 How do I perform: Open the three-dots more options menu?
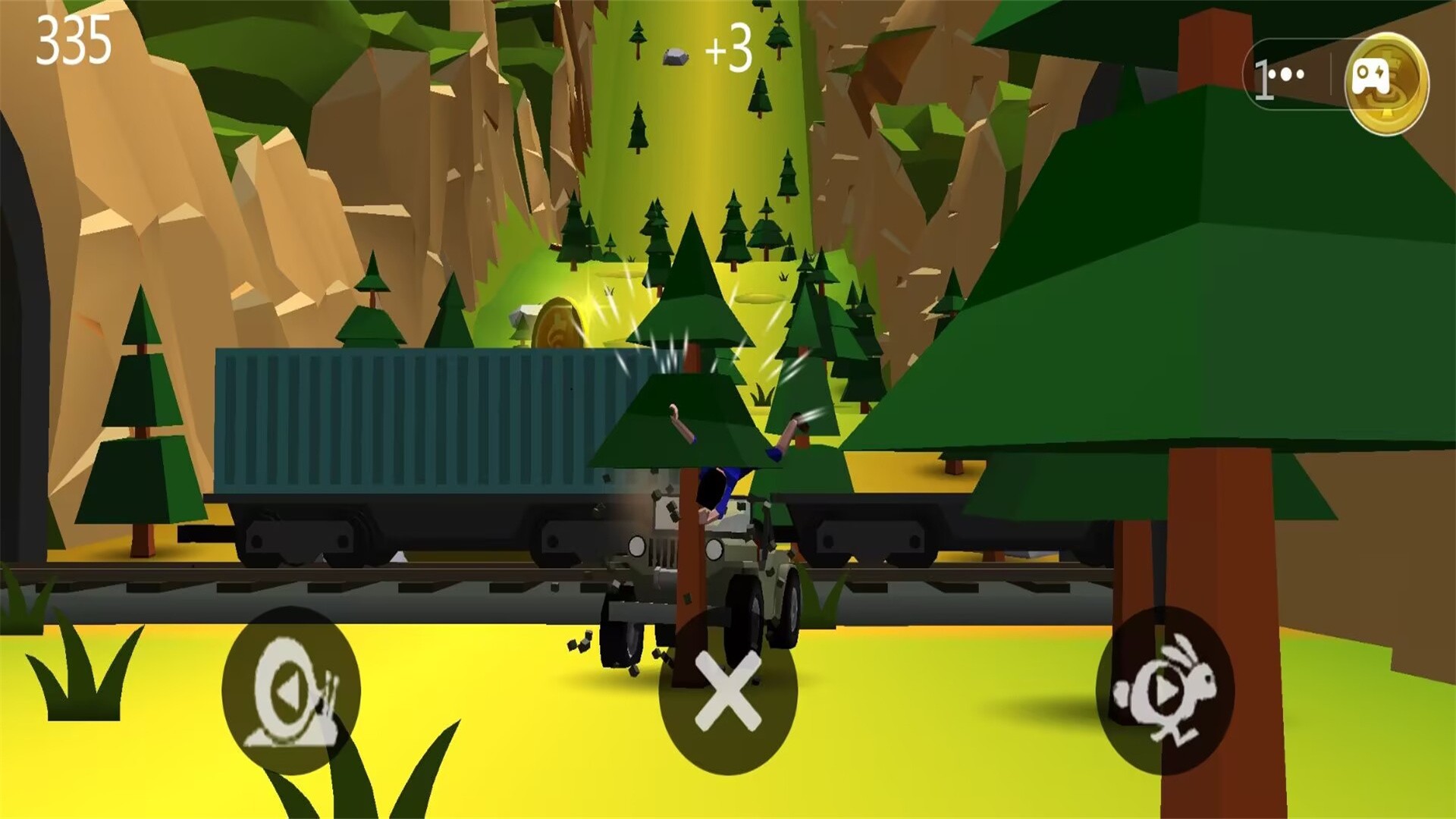[1291, 75]
